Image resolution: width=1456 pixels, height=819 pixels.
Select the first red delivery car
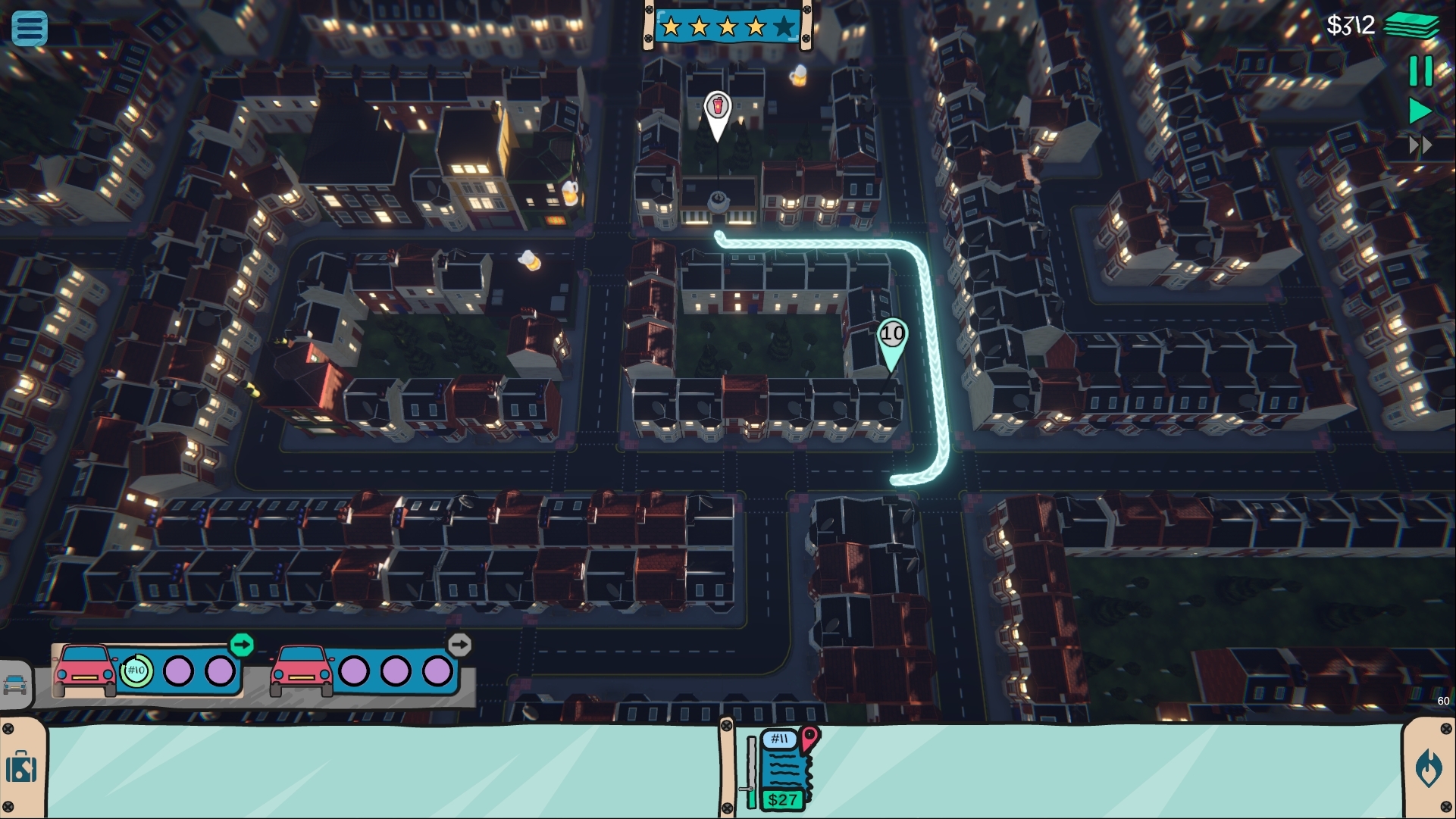84,670
